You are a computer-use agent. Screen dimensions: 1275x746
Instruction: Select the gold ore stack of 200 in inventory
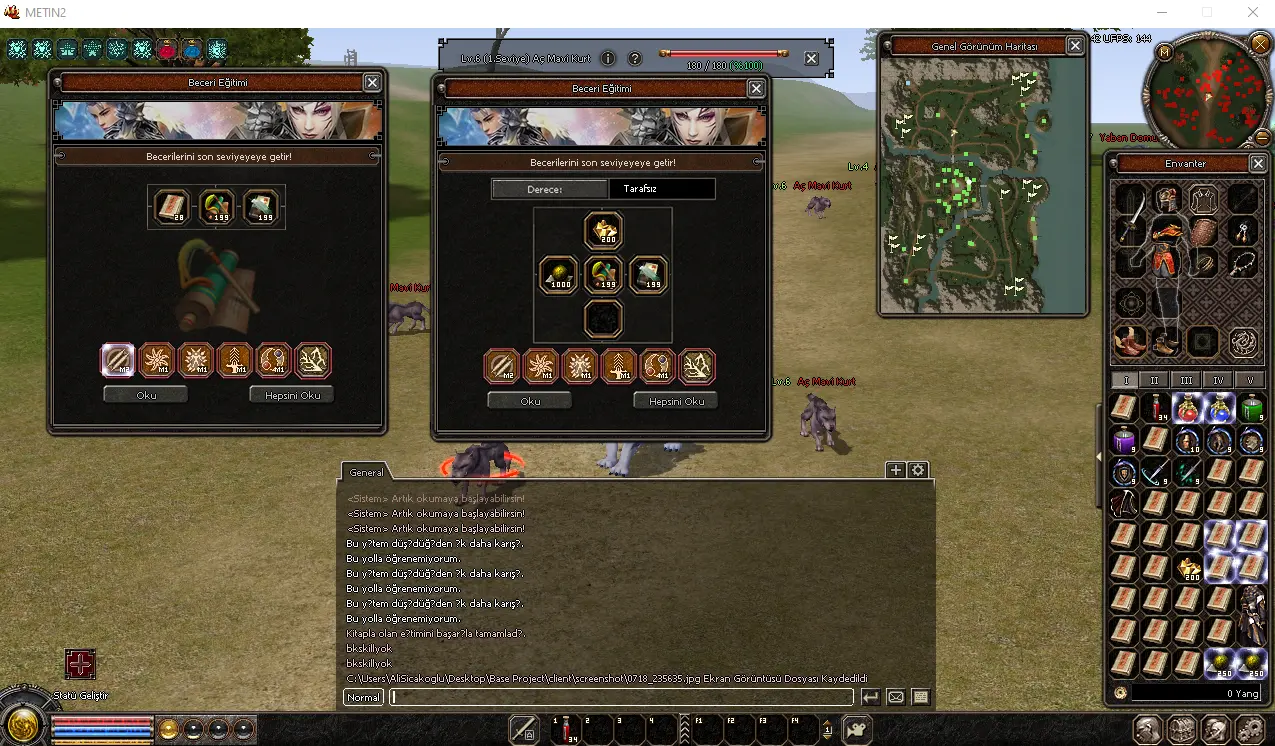tap(1189, 569)
